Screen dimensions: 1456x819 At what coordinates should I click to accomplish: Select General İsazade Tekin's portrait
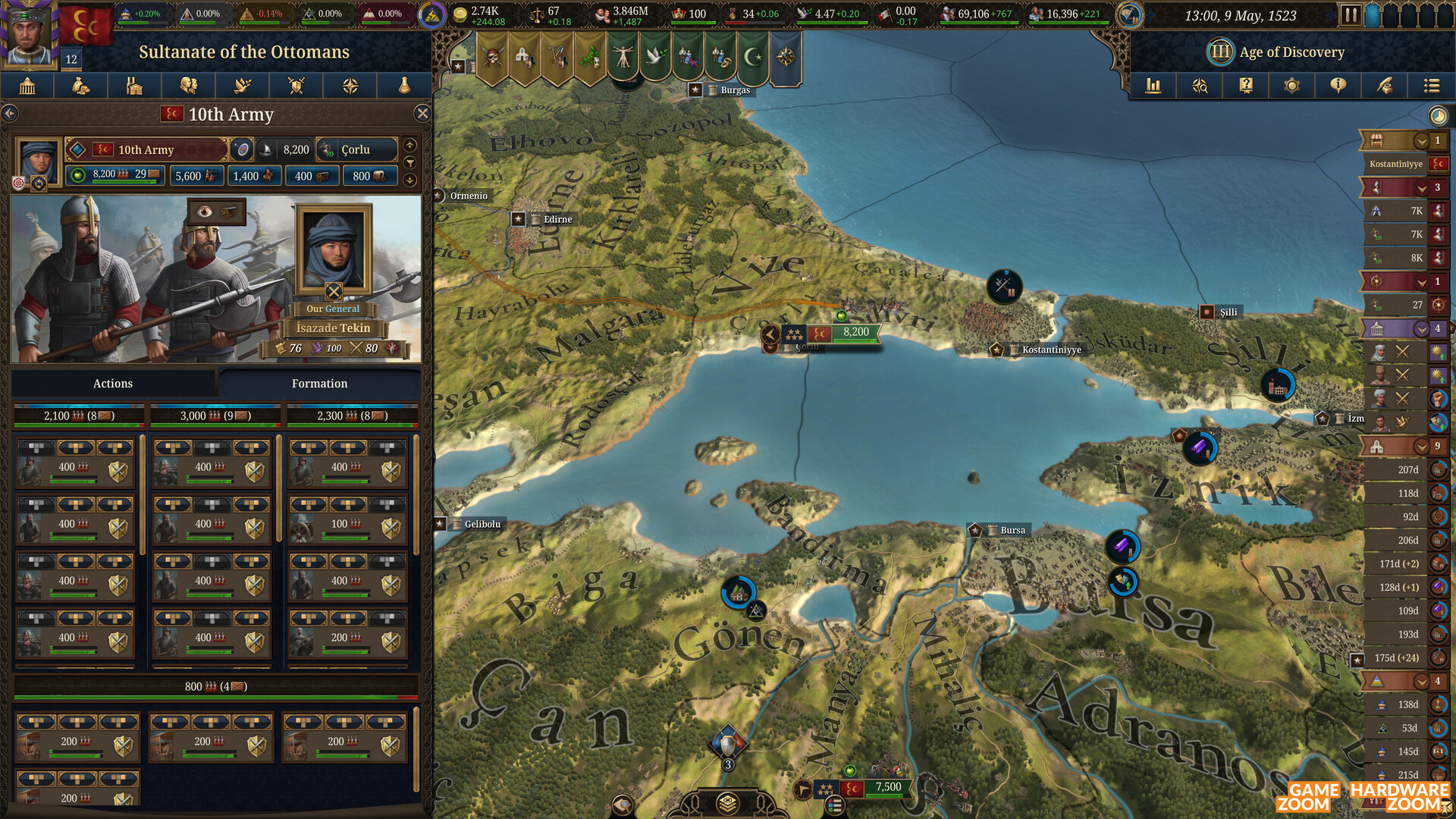(x=334, y=249)
